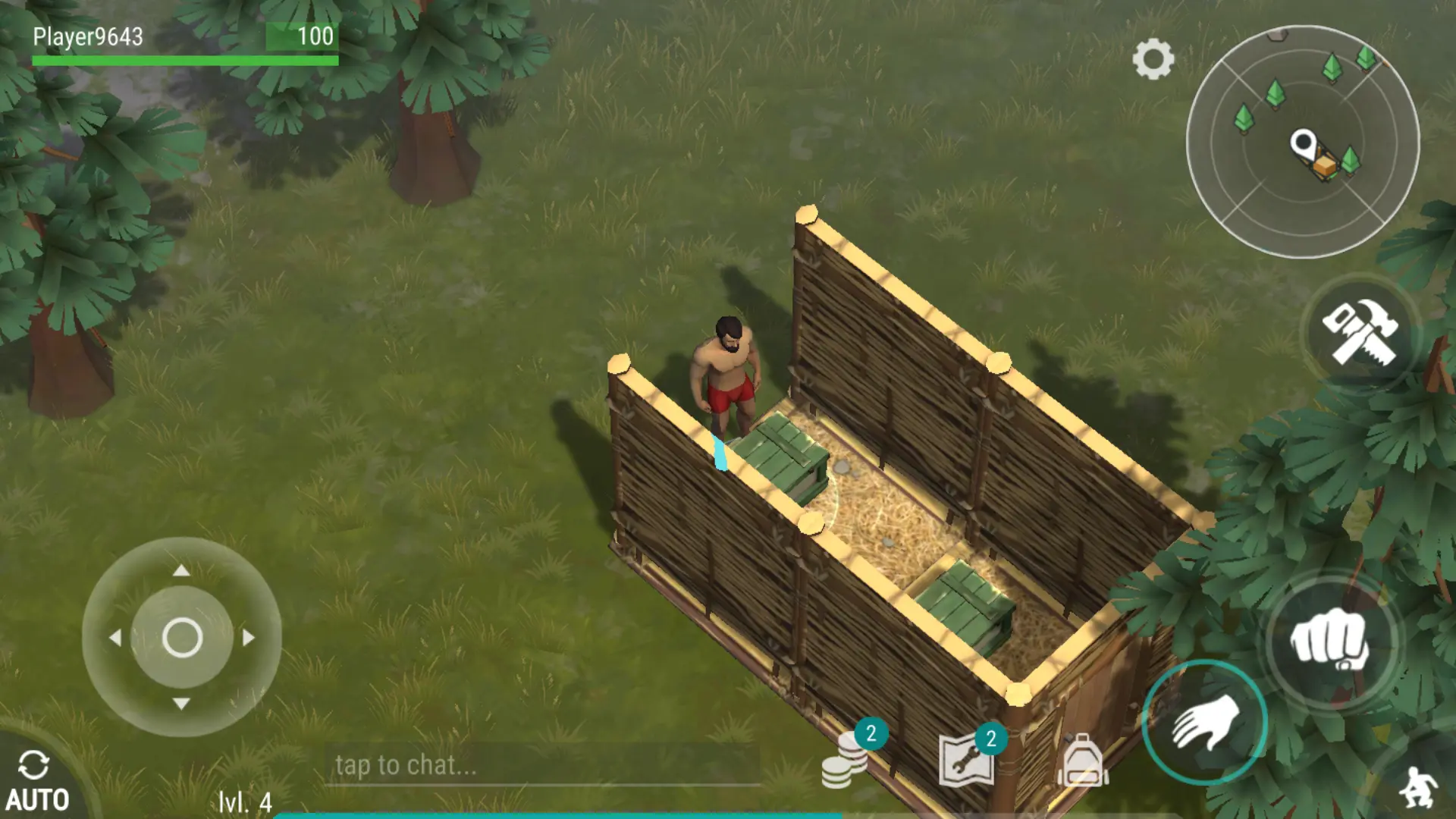Attack with the fist button

click(x=1331, y=641)
